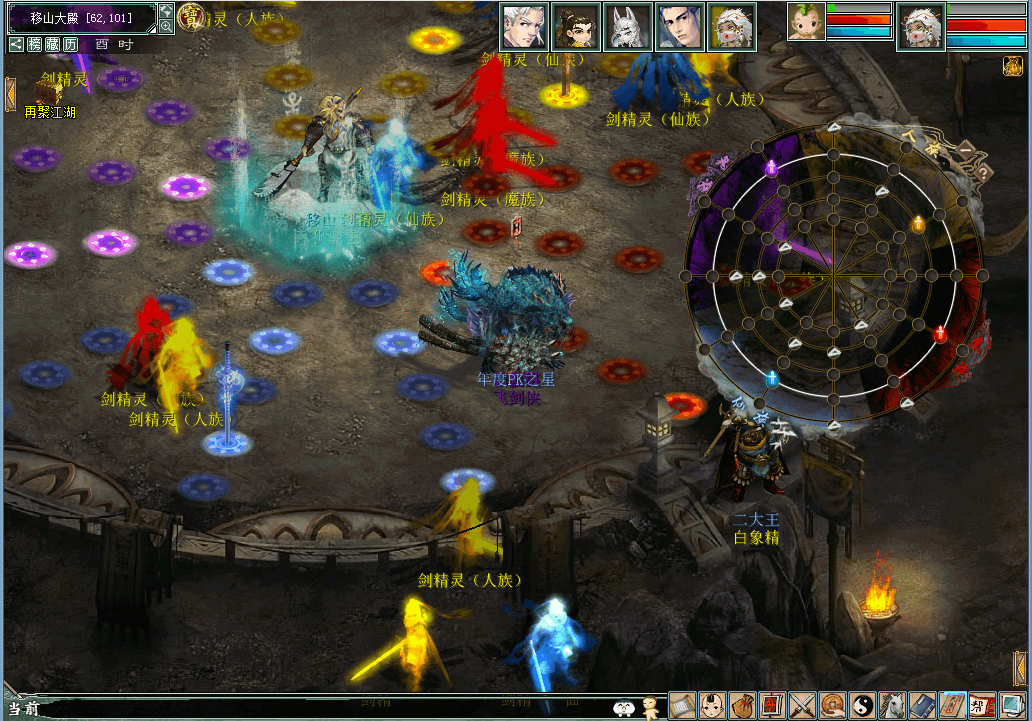1032x721 pixels.
Task: Open the white horse mount icon
Action: 892,705
